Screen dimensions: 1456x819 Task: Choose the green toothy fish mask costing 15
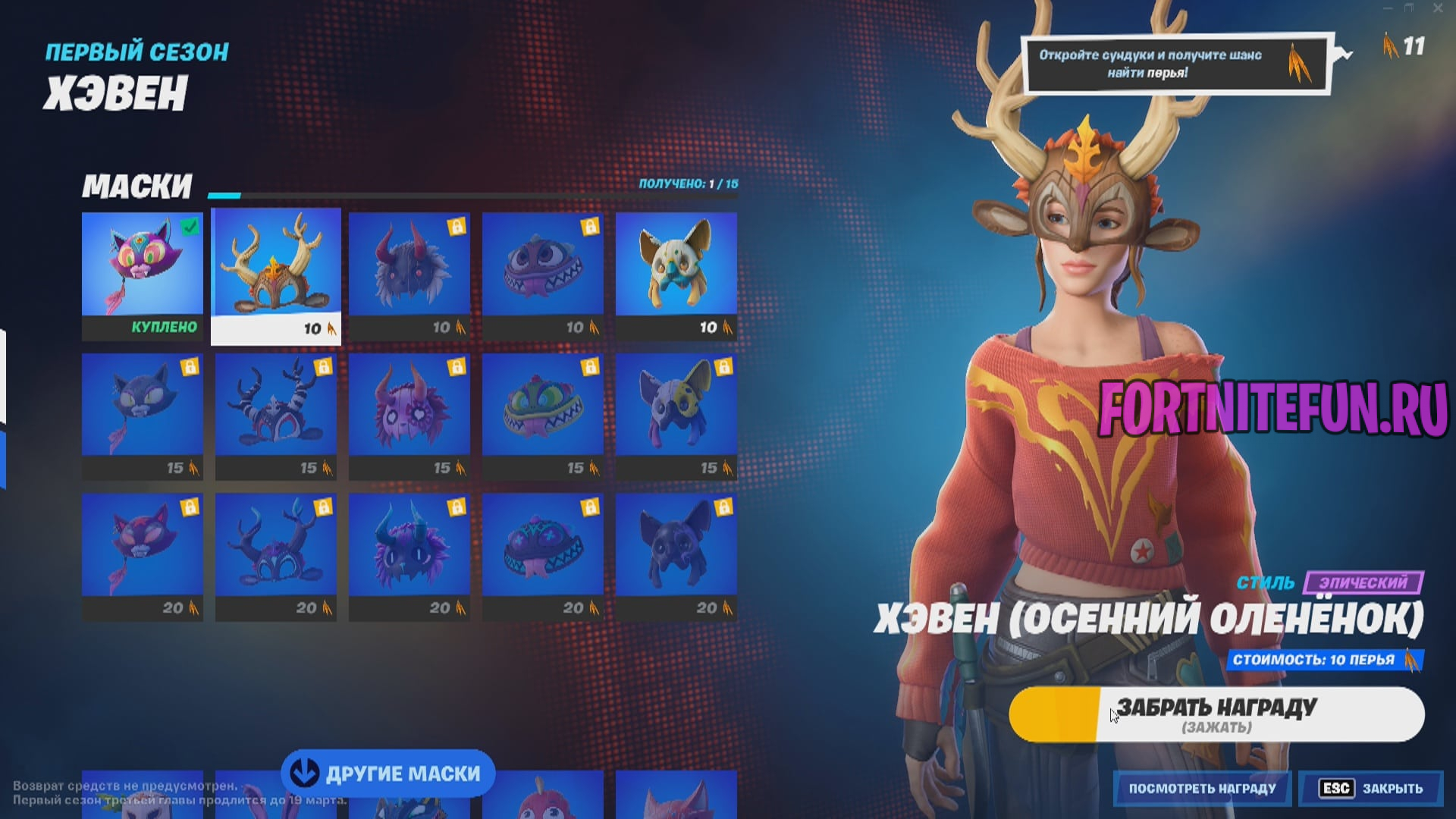click(x=543, y=406)
